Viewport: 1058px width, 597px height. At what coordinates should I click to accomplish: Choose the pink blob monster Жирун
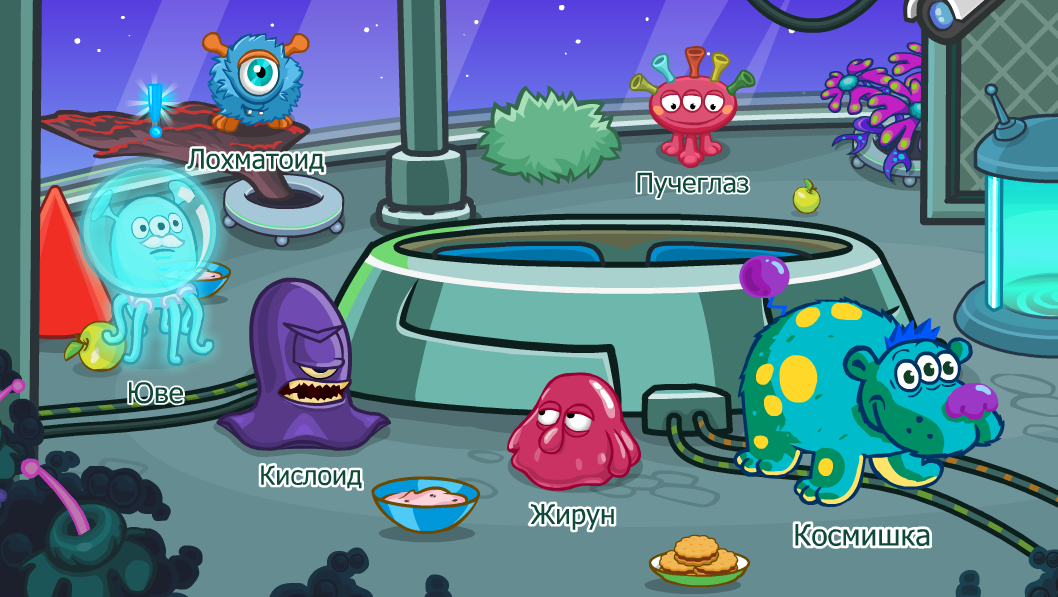coord(573,430)
